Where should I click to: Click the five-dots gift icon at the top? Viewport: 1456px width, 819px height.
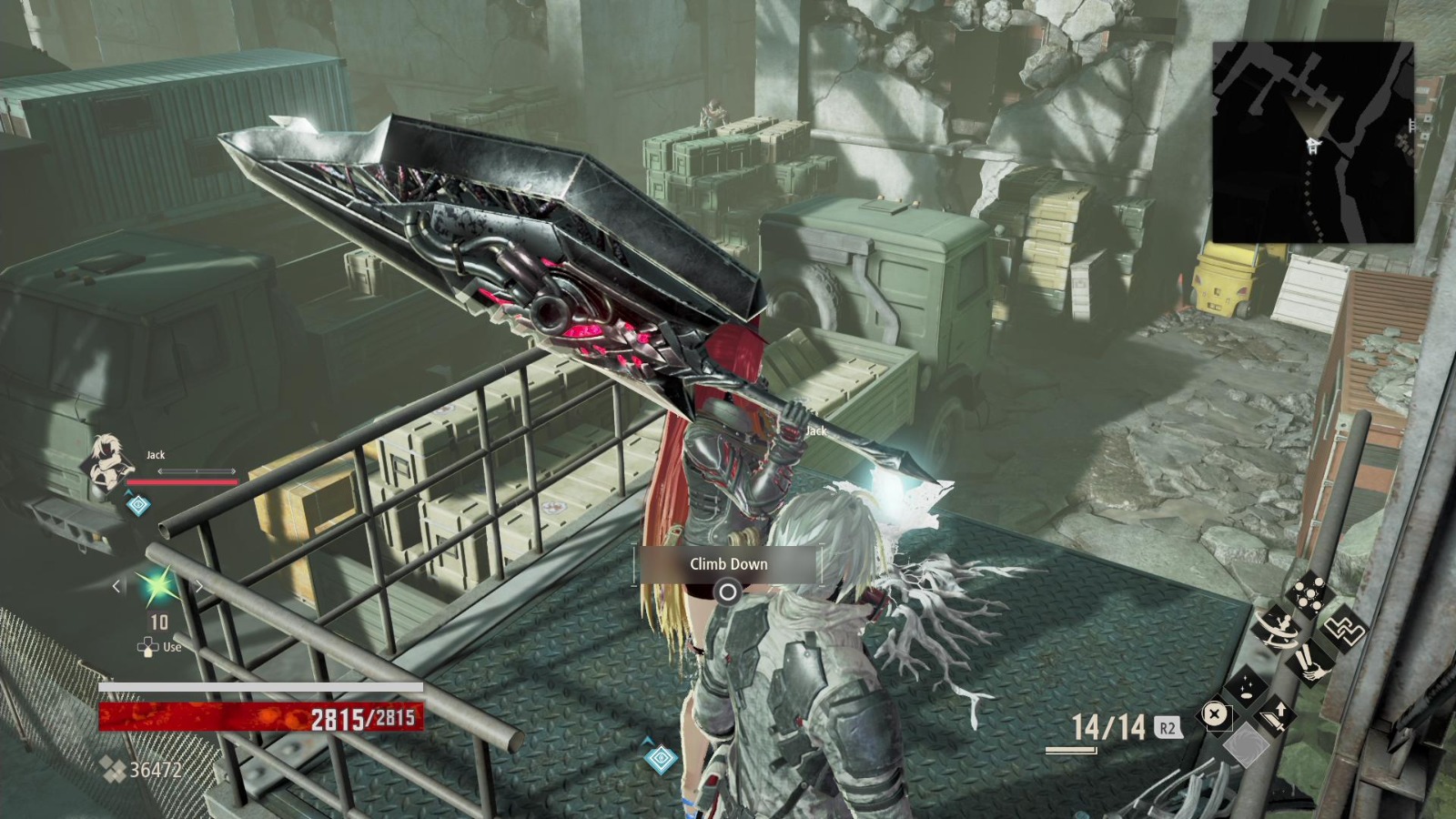coord(1309,593)
